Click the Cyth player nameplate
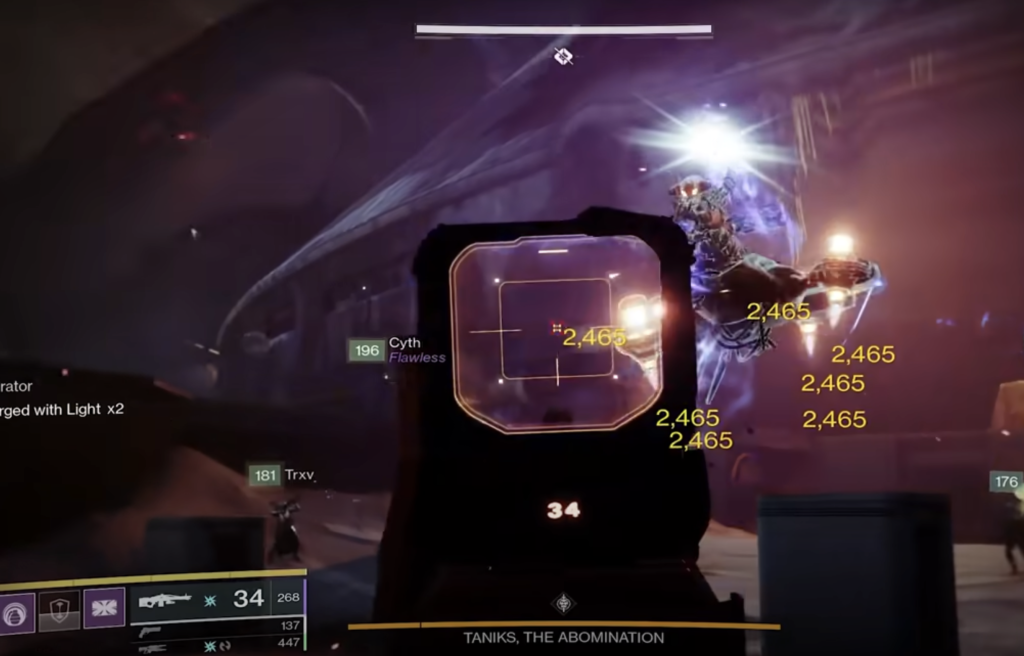Screen dimensions: 1024x656 pos(404,344)
